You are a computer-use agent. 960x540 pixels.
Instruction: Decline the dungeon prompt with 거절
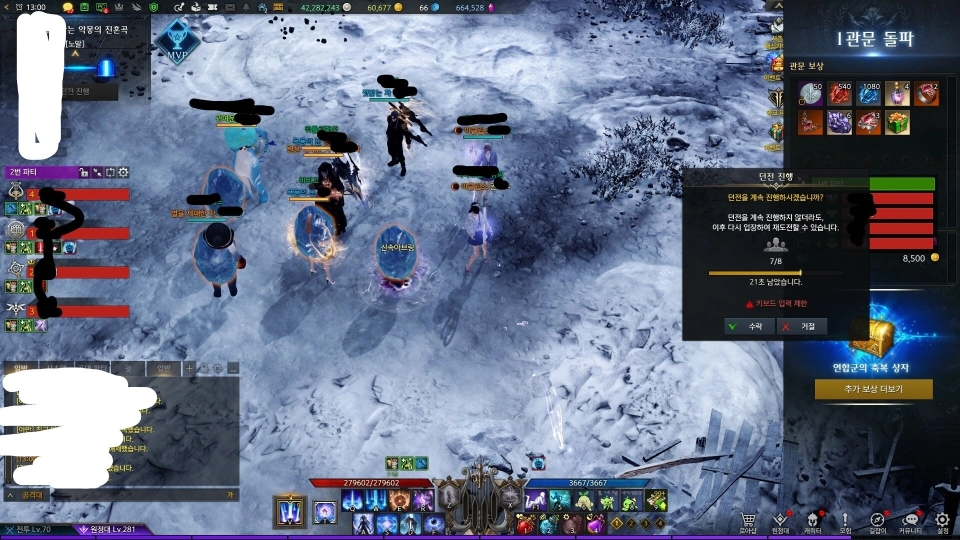[x=802, y=326]
